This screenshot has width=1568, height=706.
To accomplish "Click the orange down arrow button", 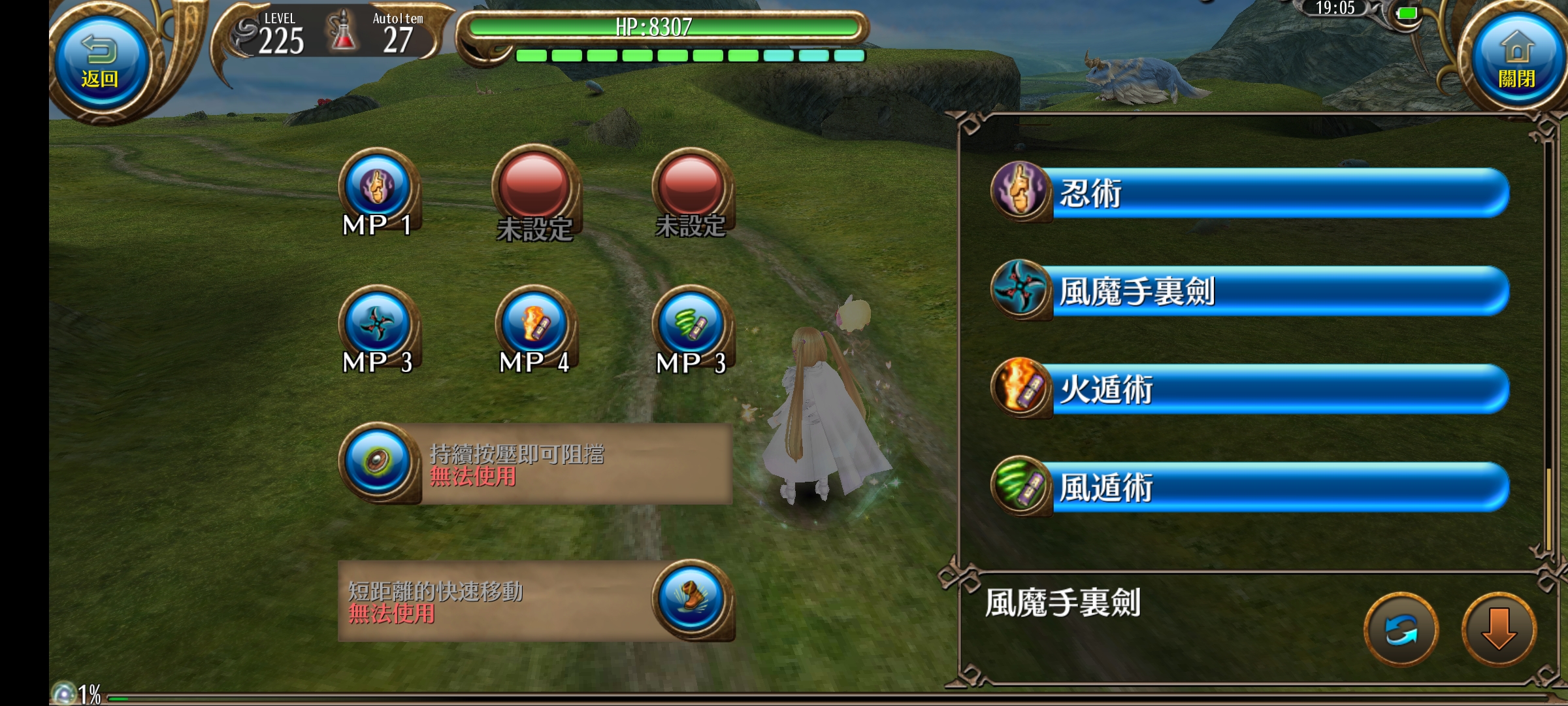I will [x=1499, y=630].
